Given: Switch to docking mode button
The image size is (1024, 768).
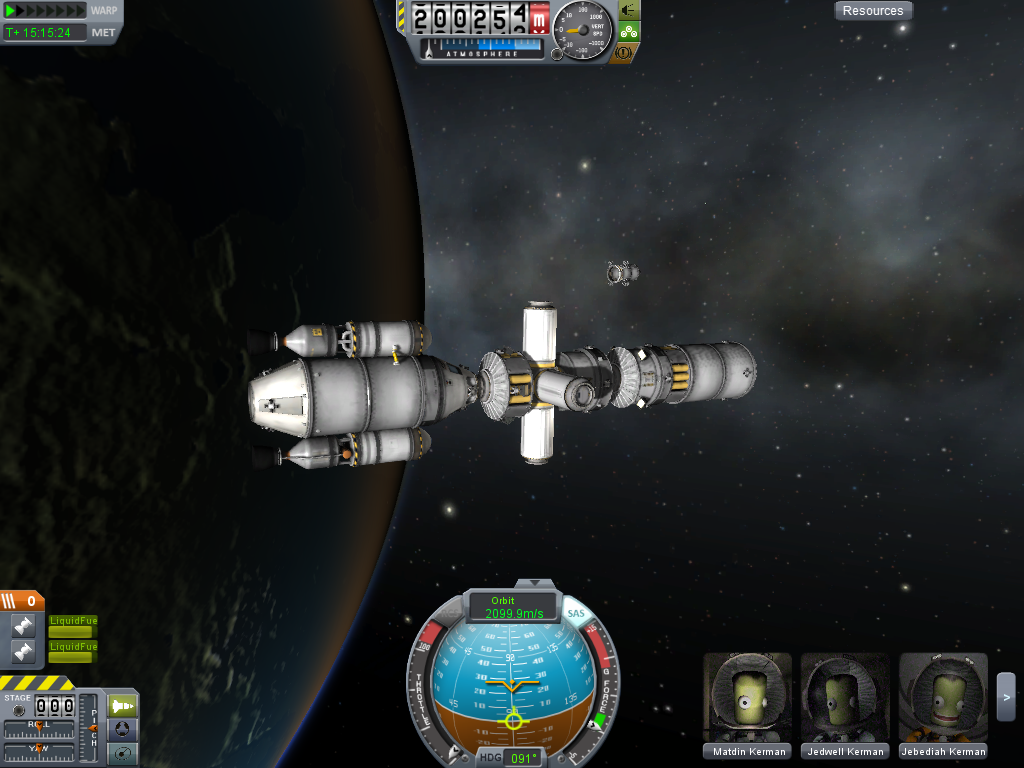Looking at the screenshot, I should (122, 730).
